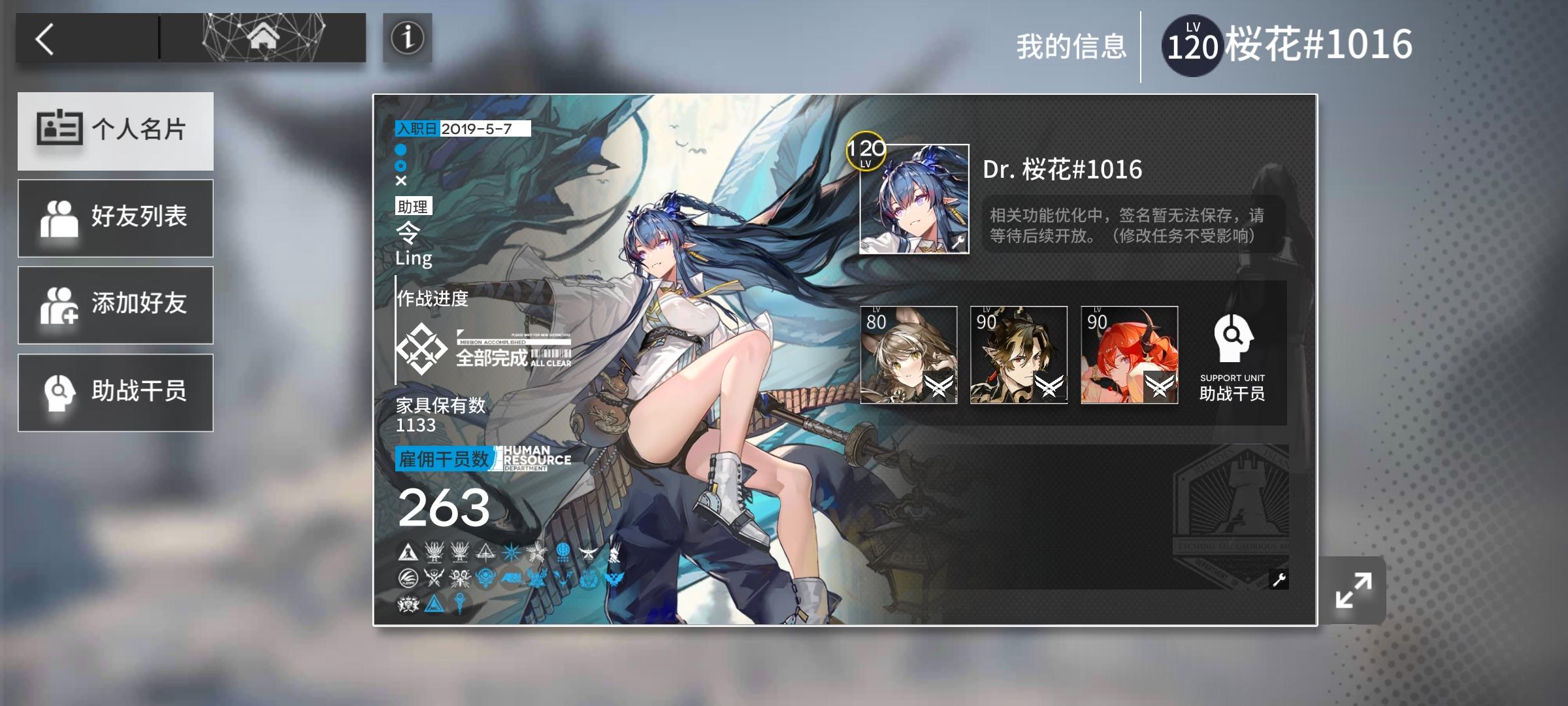
Task: Select the round KARLAN medal icon
Action: 408,579
